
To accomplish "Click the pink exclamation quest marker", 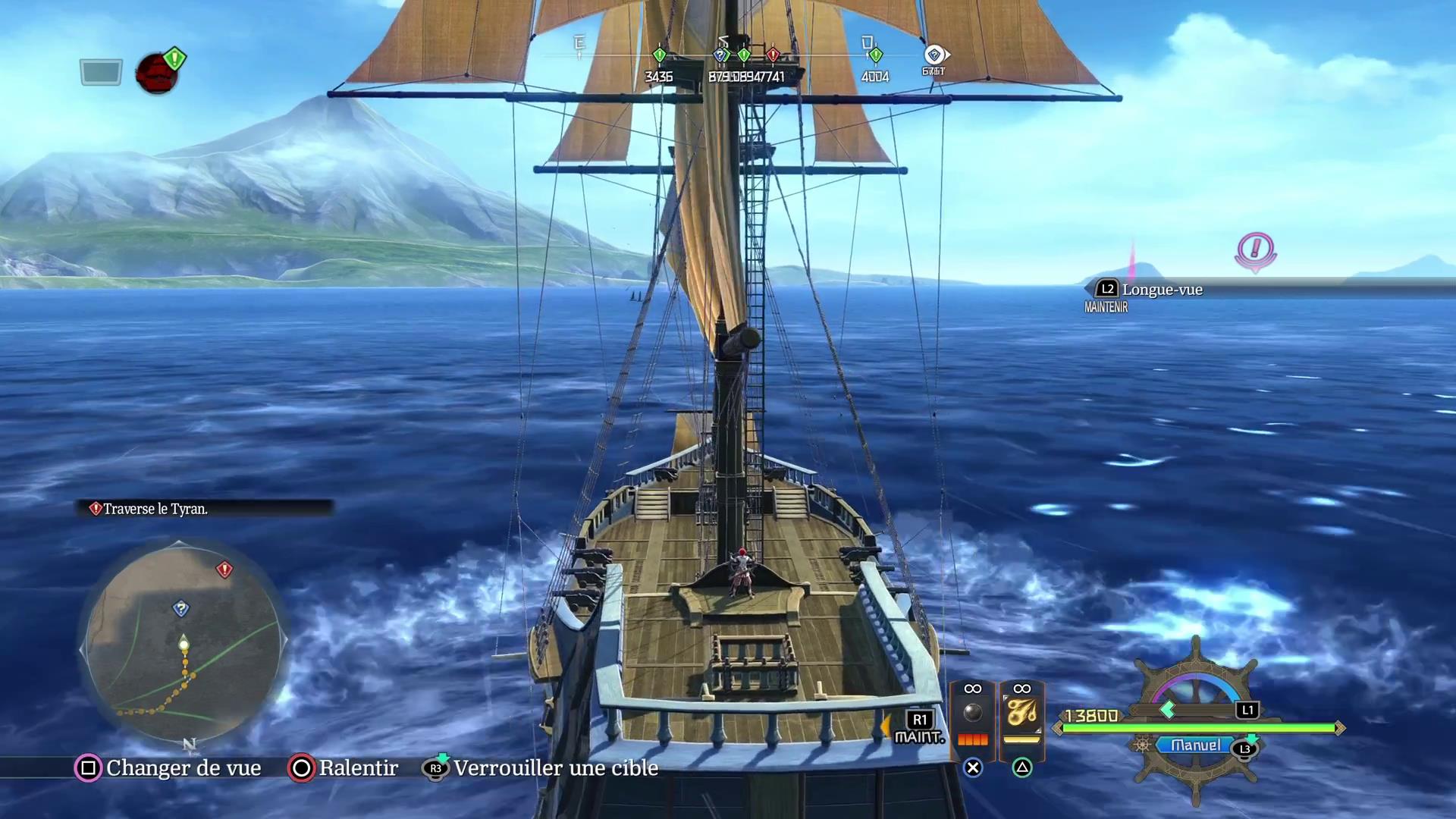I will pyautogui.click(x=1256, y=249).
